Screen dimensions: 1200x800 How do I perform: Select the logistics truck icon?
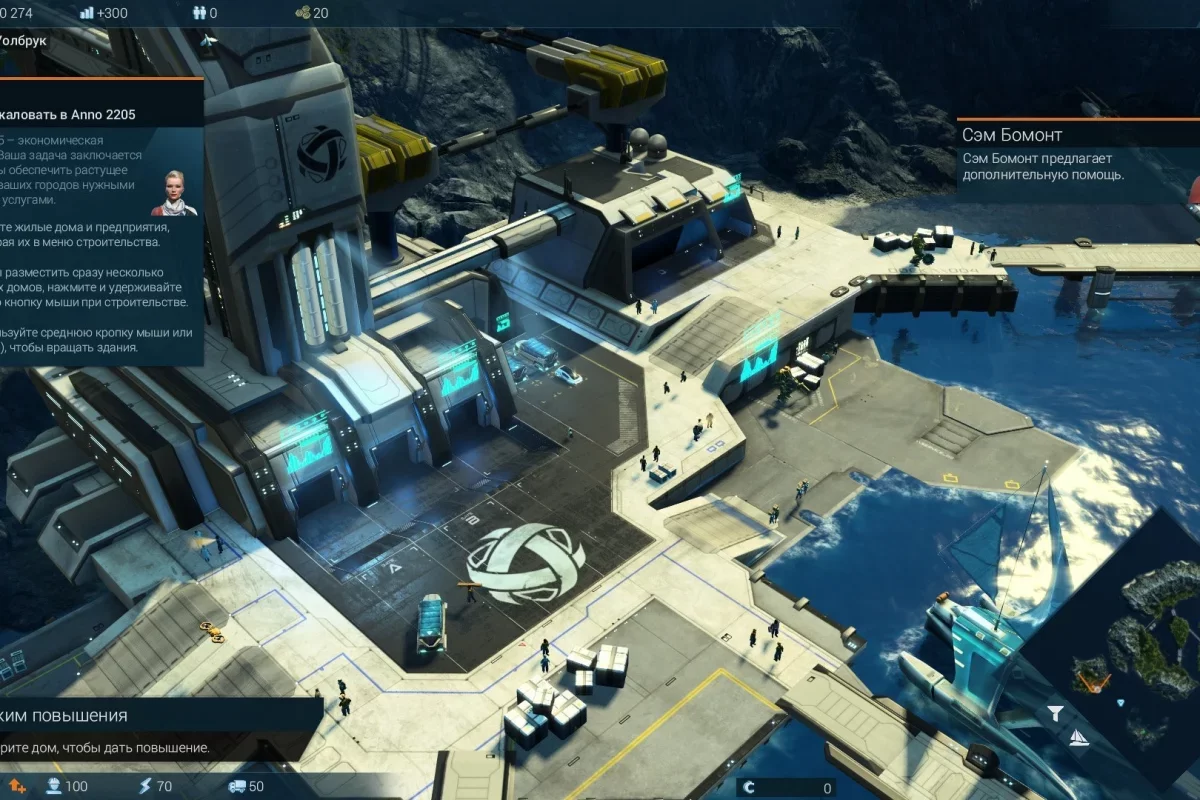tap(237, 786)
